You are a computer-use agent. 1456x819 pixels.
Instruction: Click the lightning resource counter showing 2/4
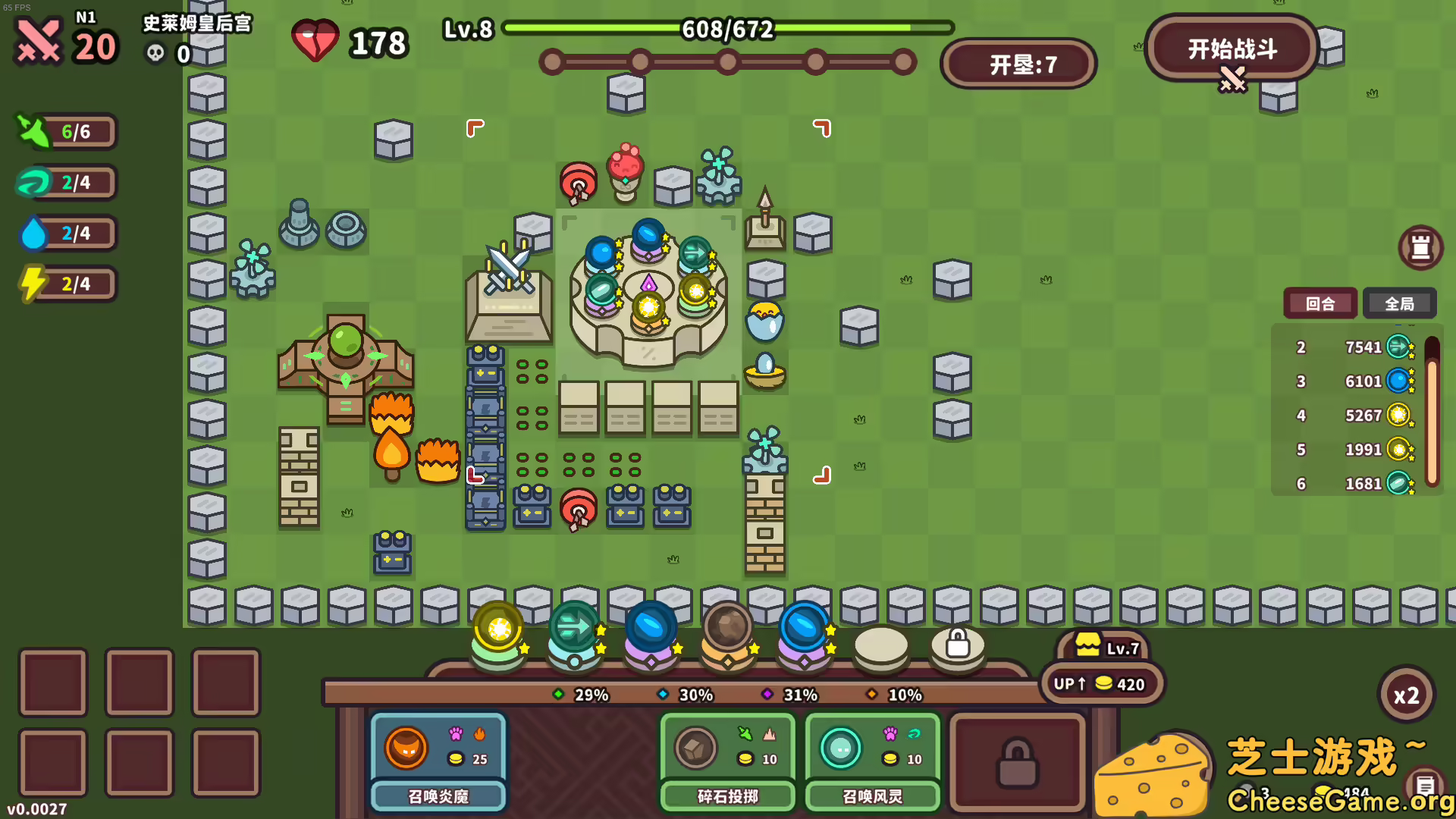pyautogui.click(x=67, y=283)
